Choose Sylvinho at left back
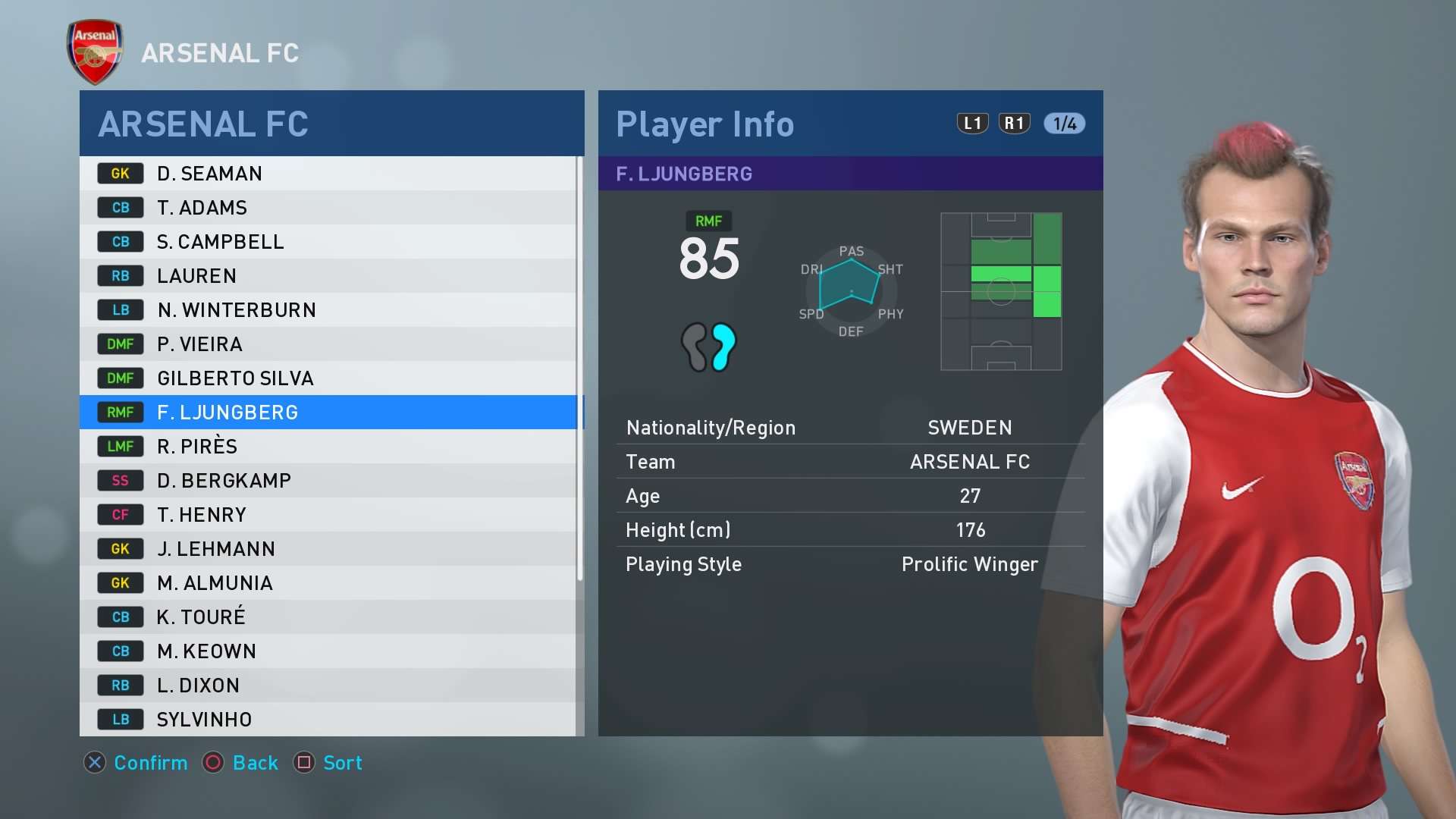1456x819 pixels. pos(328,719)
